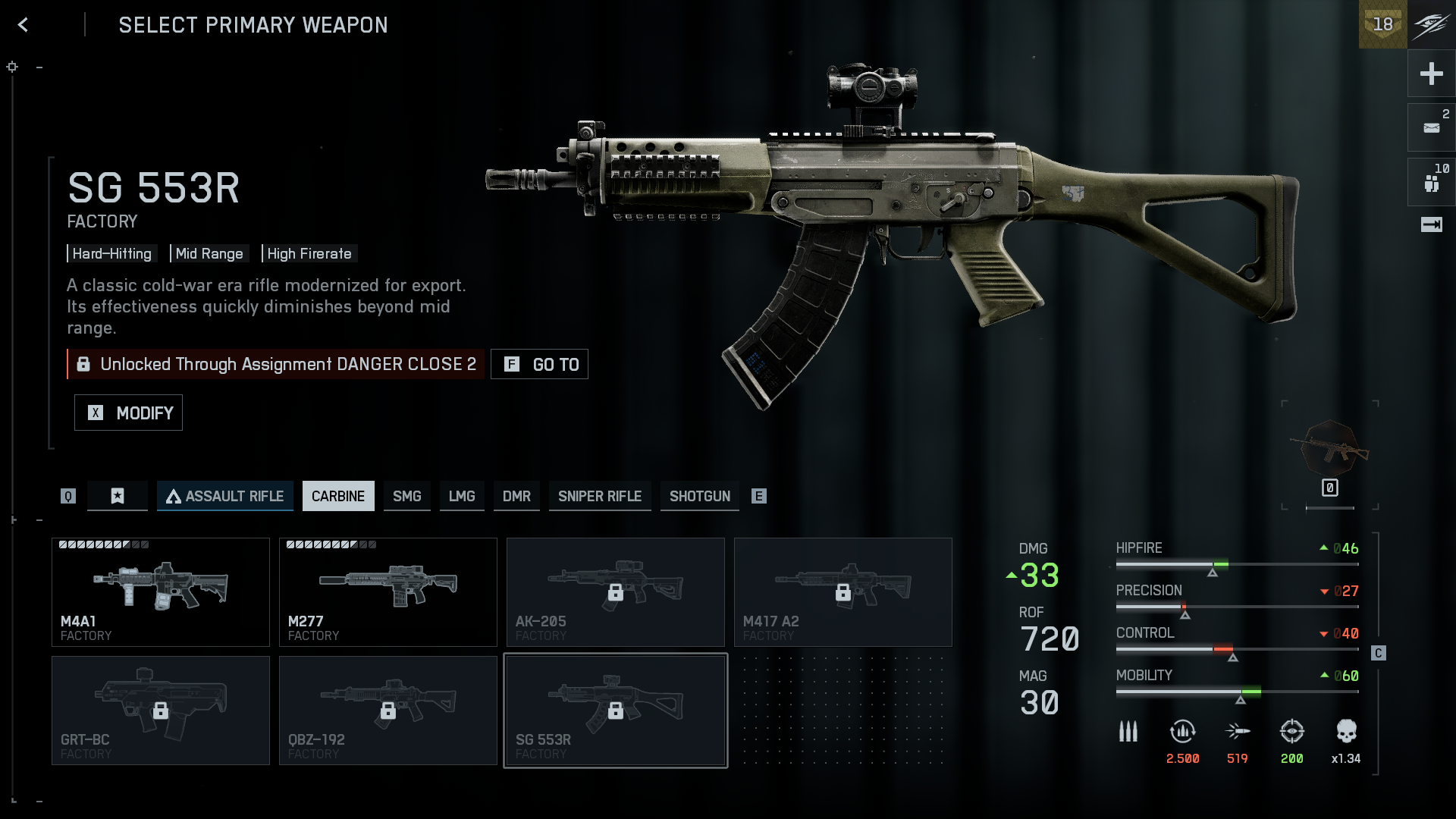
Task: Choose the M277 Factory weapon tile
Action: pyautogui.click(x=388, y=592)
